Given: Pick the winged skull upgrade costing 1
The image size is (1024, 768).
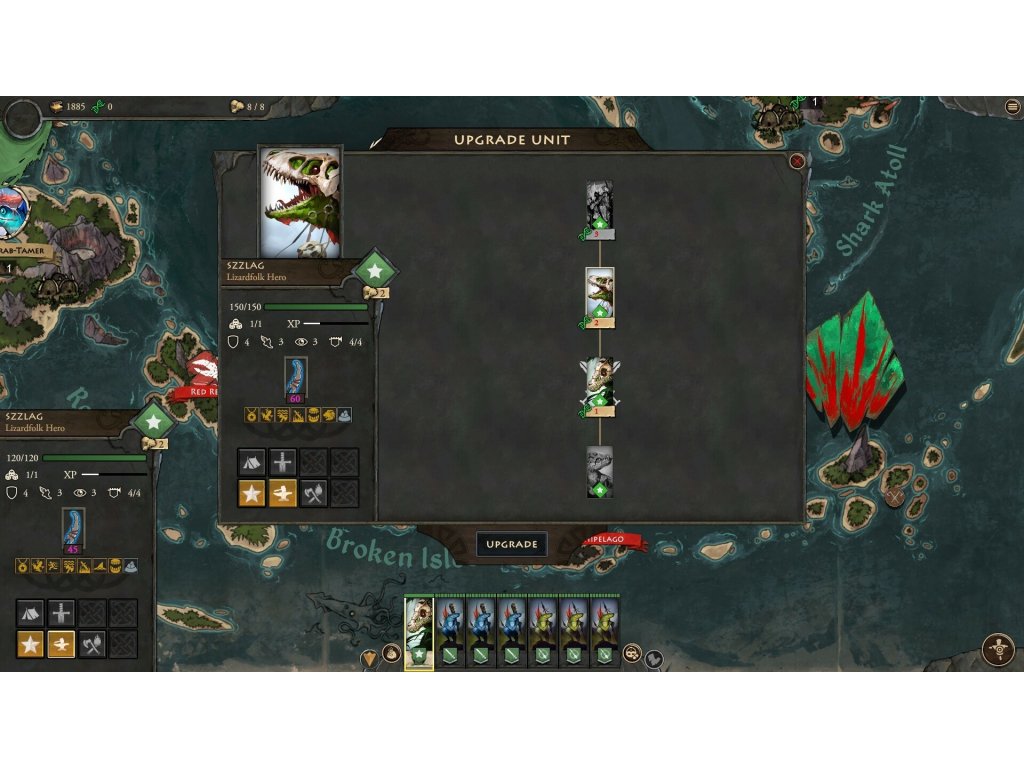Looking at the screenshot, I should 599,386.
